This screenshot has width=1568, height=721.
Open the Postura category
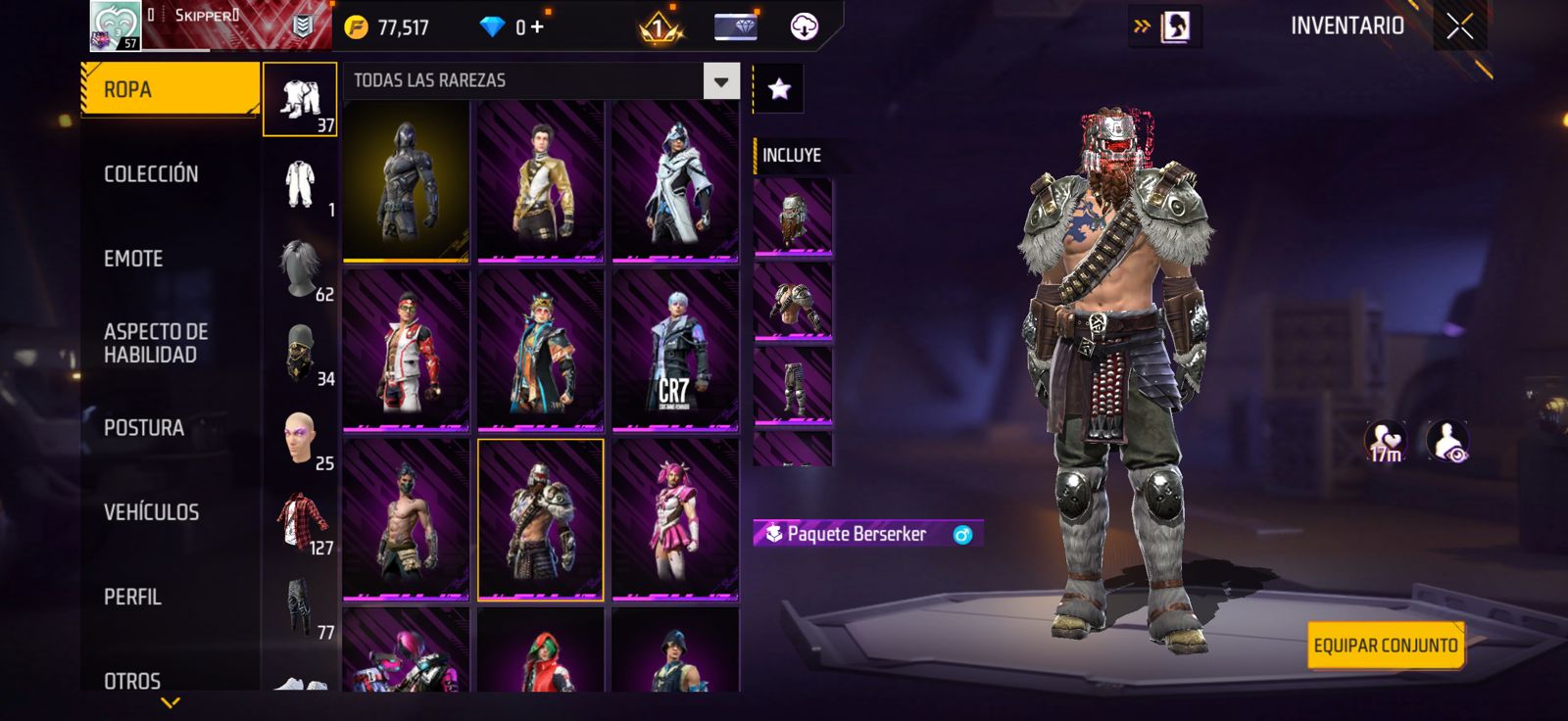click(144, 428)
